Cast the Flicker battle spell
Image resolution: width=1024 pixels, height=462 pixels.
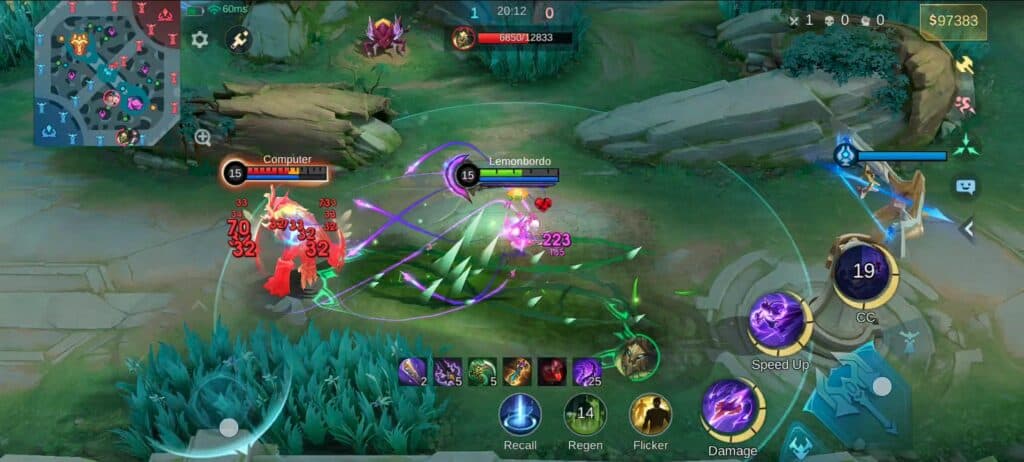tap(650, 414)
